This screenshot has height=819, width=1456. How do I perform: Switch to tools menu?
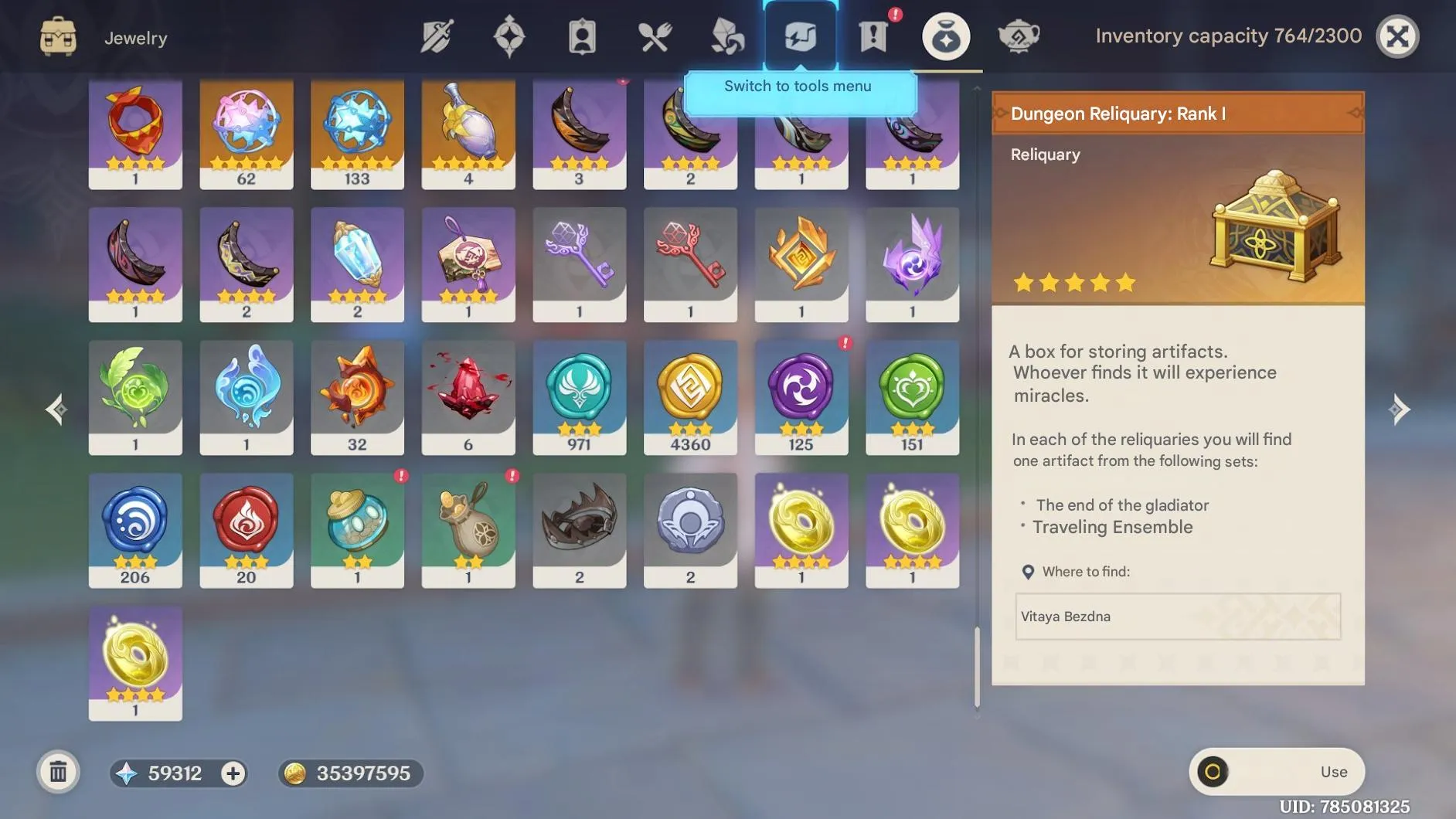800,36
